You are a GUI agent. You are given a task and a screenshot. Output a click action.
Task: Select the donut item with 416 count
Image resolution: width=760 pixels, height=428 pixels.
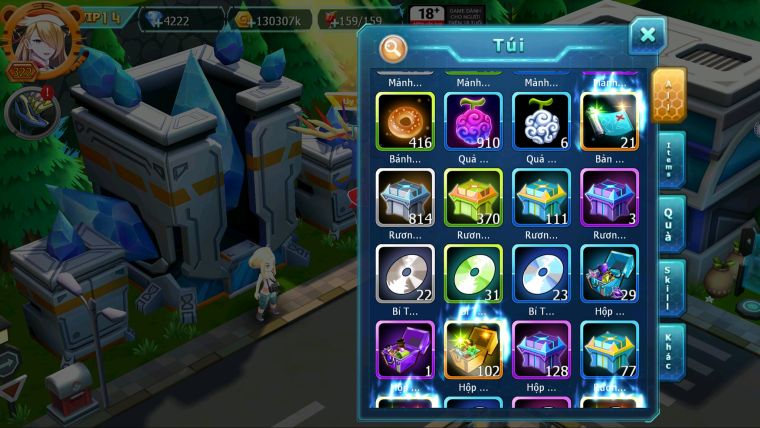(405, 121)
